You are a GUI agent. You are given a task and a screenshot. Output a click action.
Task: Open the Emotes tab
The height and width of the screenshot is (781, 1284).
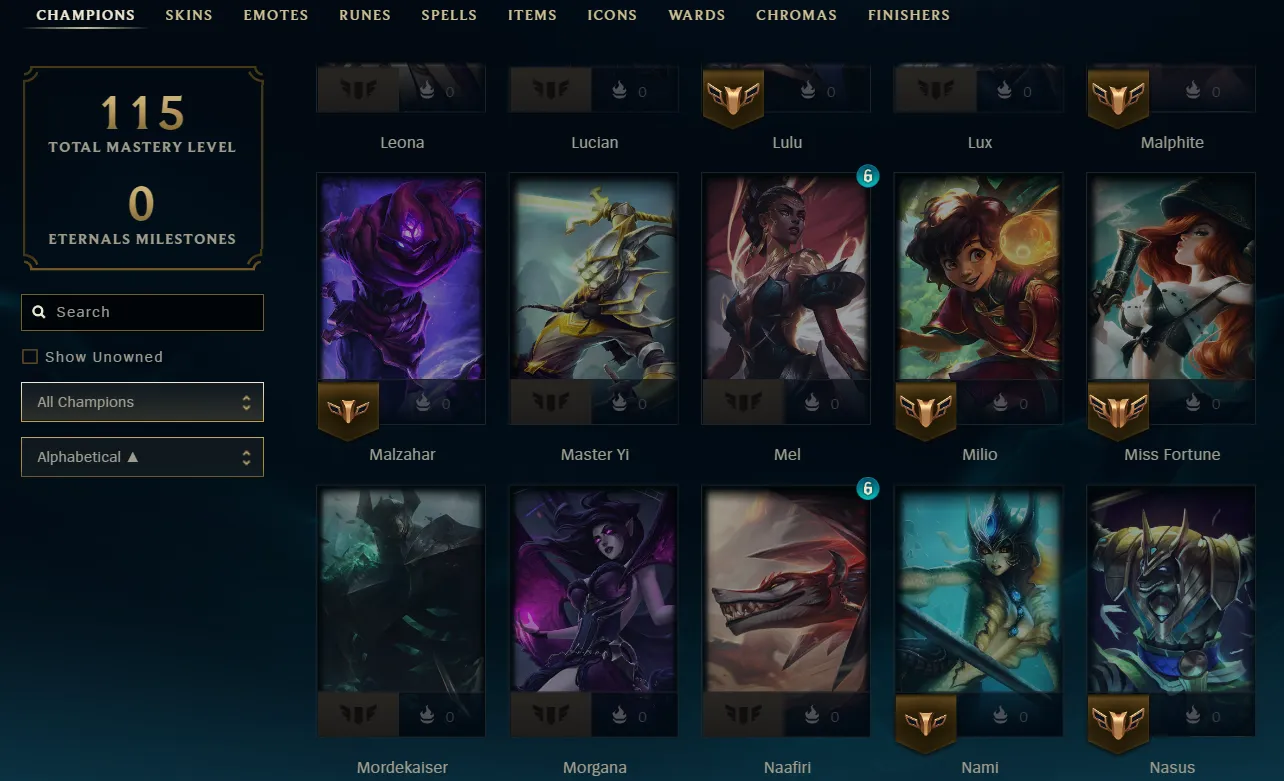click(276, 15)
